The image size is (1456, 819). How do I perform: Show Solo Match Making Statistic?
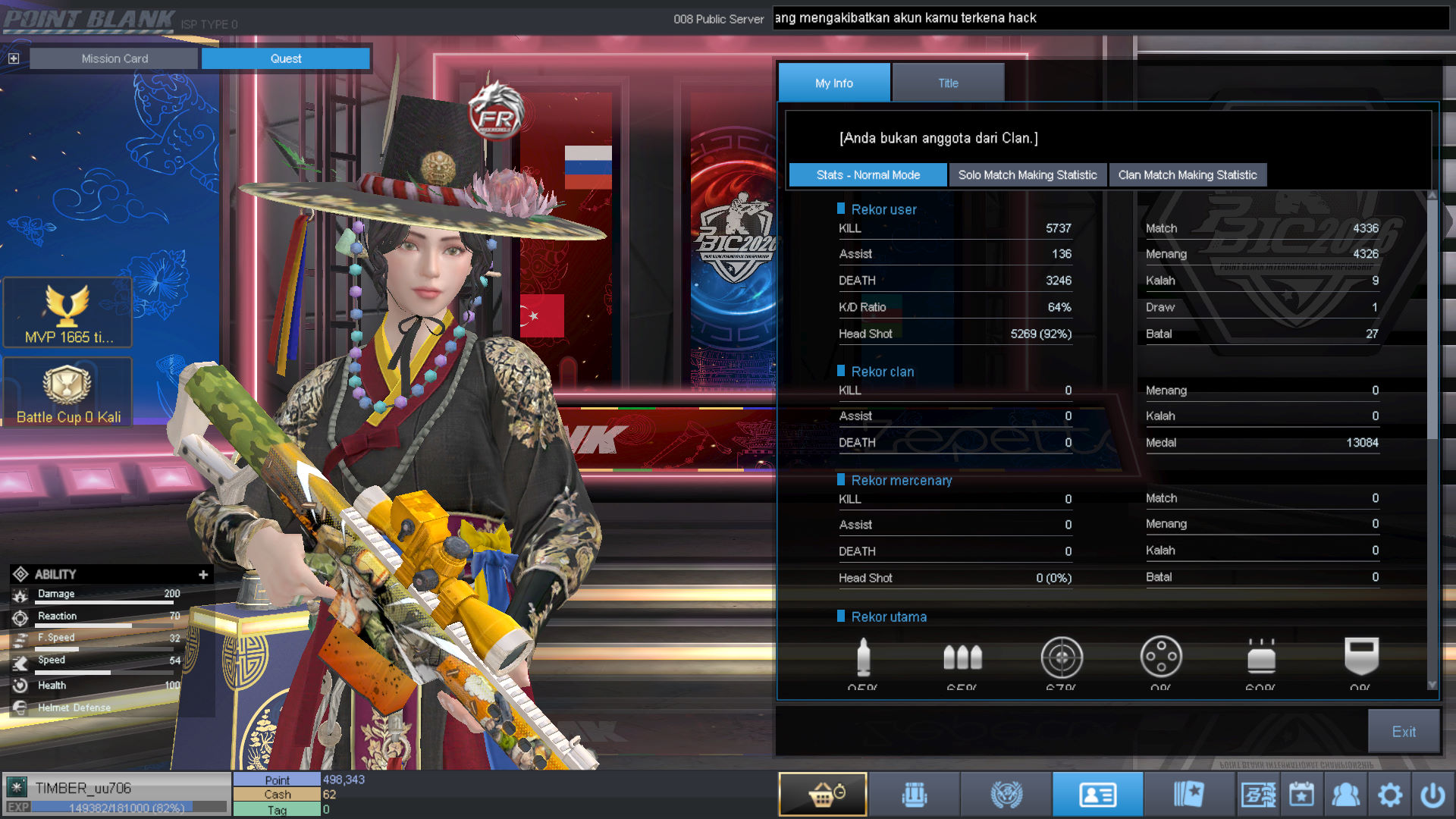pyautogui.click(x=1027, y=174)
